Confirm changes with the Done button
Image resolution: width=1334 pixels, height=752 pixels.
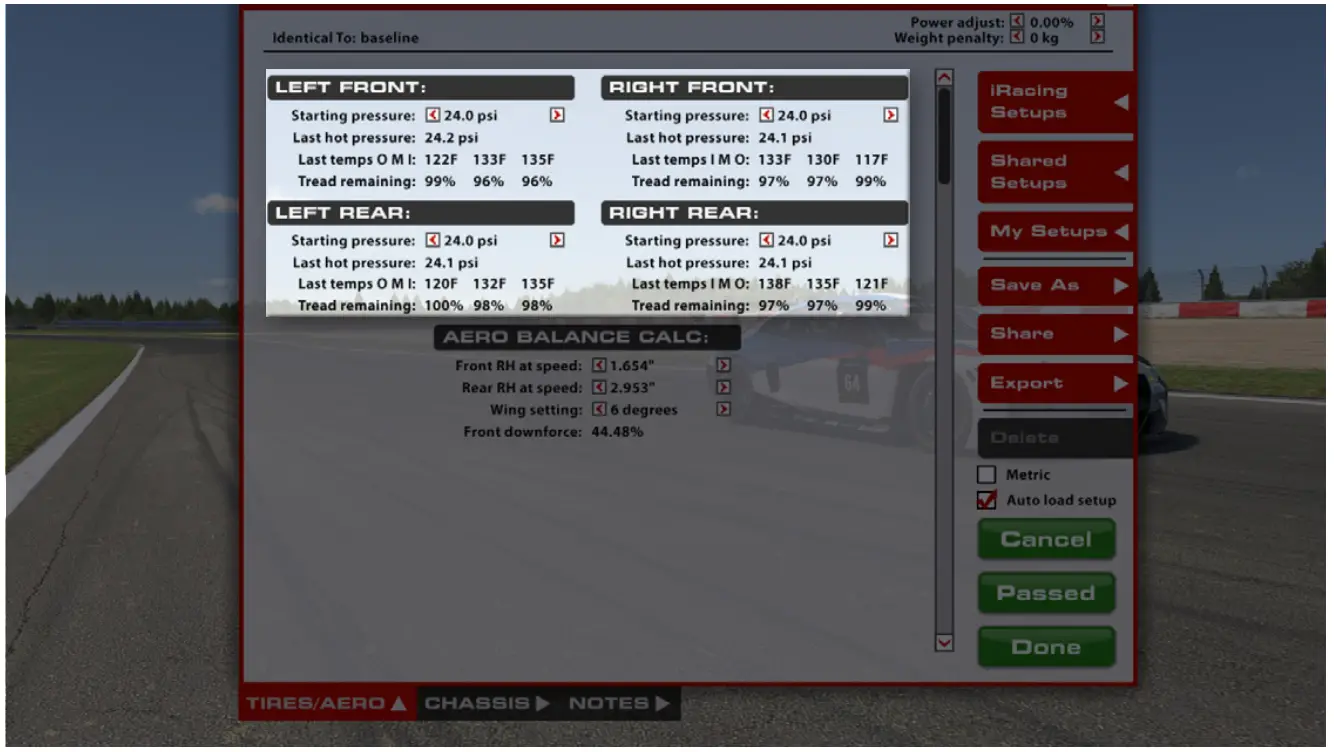[x=1046, y=646]
